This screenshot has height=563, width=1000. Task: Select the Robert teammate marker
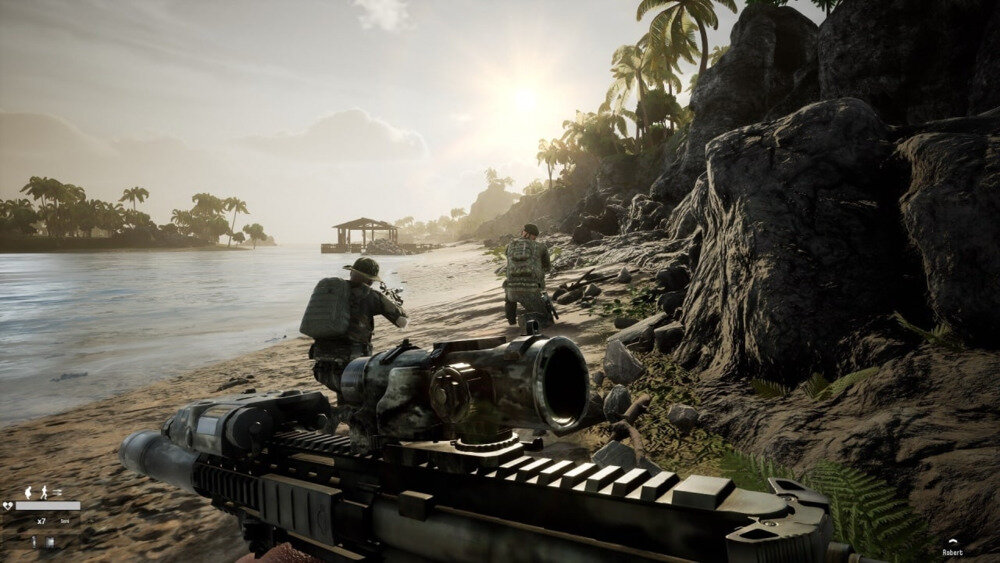(x=952, y=551)
